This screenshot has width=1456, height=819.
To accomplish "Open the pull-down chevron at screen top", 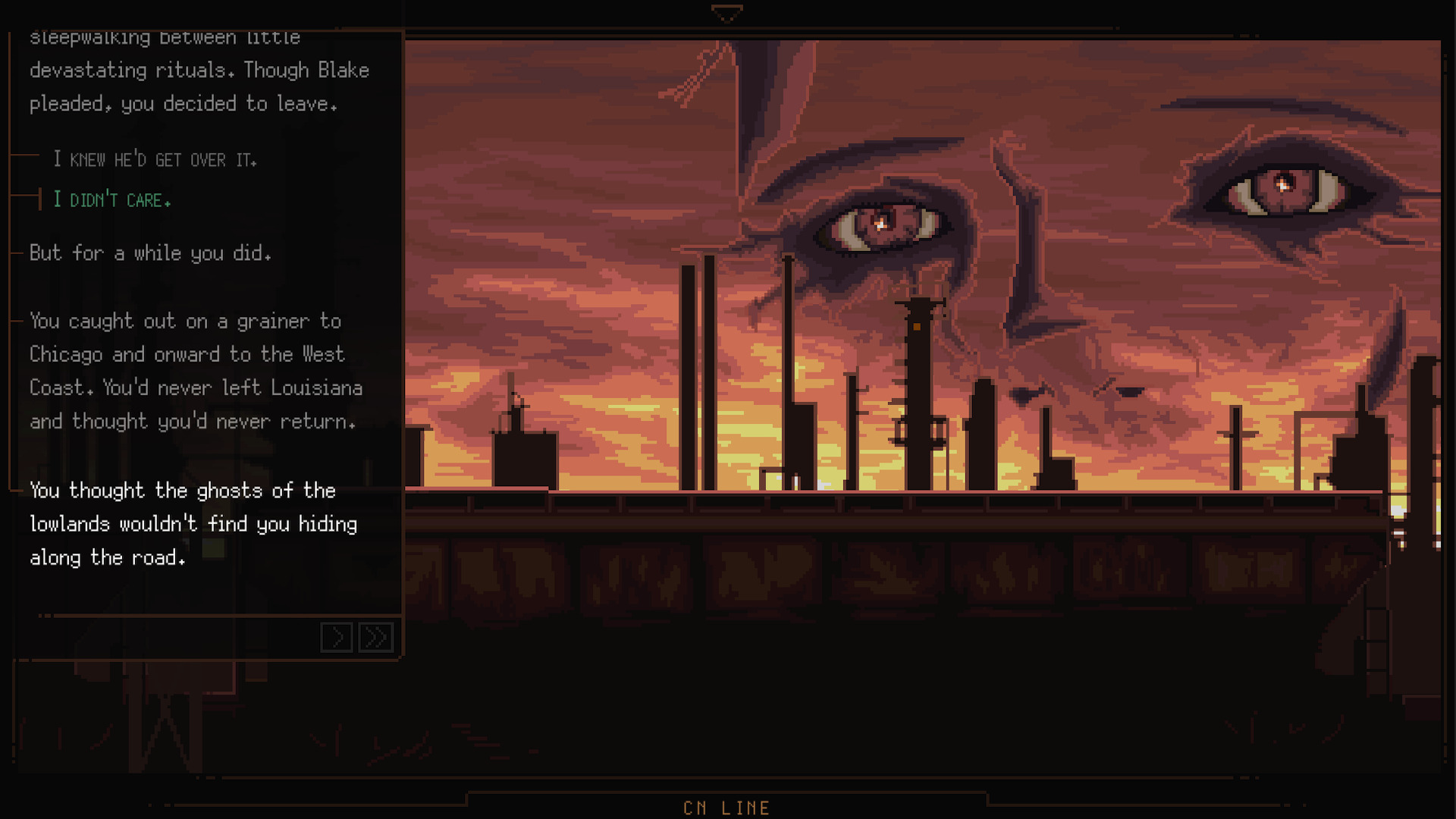I will point(727,12).
